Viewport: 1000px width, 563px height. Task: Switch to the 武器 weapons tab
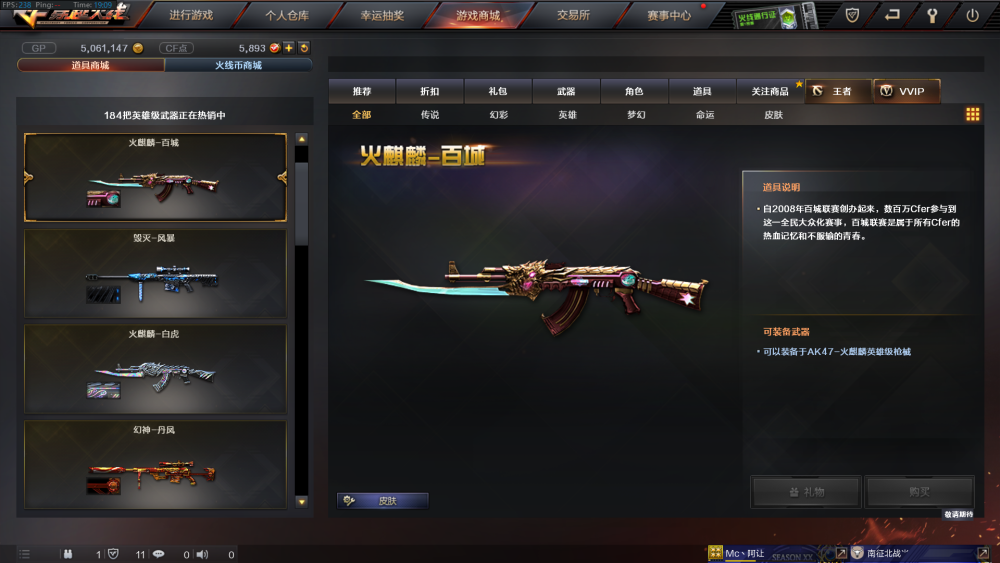coord(566,91)
